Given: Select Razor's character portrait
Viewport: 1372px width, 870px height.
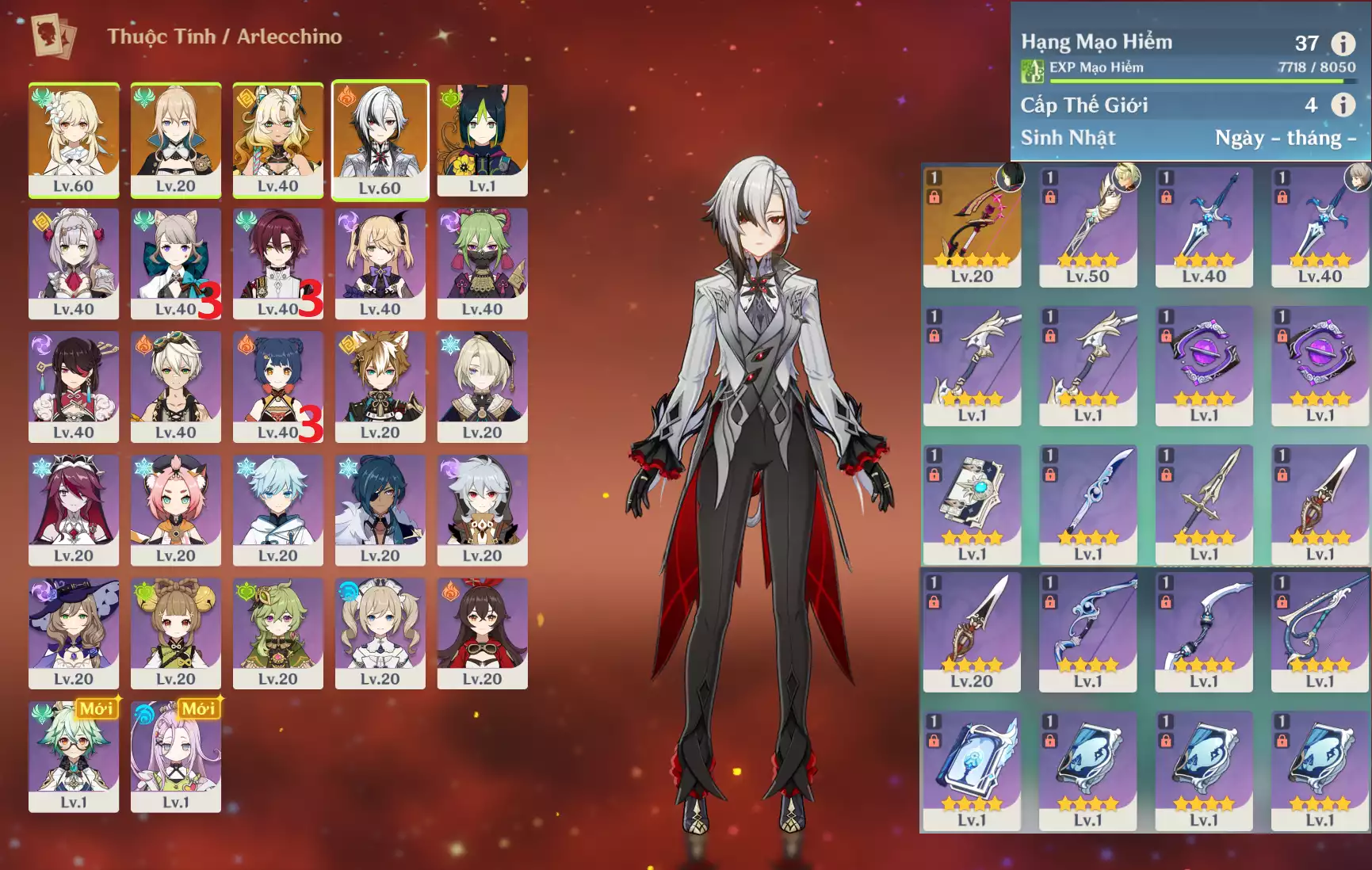Looking at the screenshot, I should pos(482,509).
